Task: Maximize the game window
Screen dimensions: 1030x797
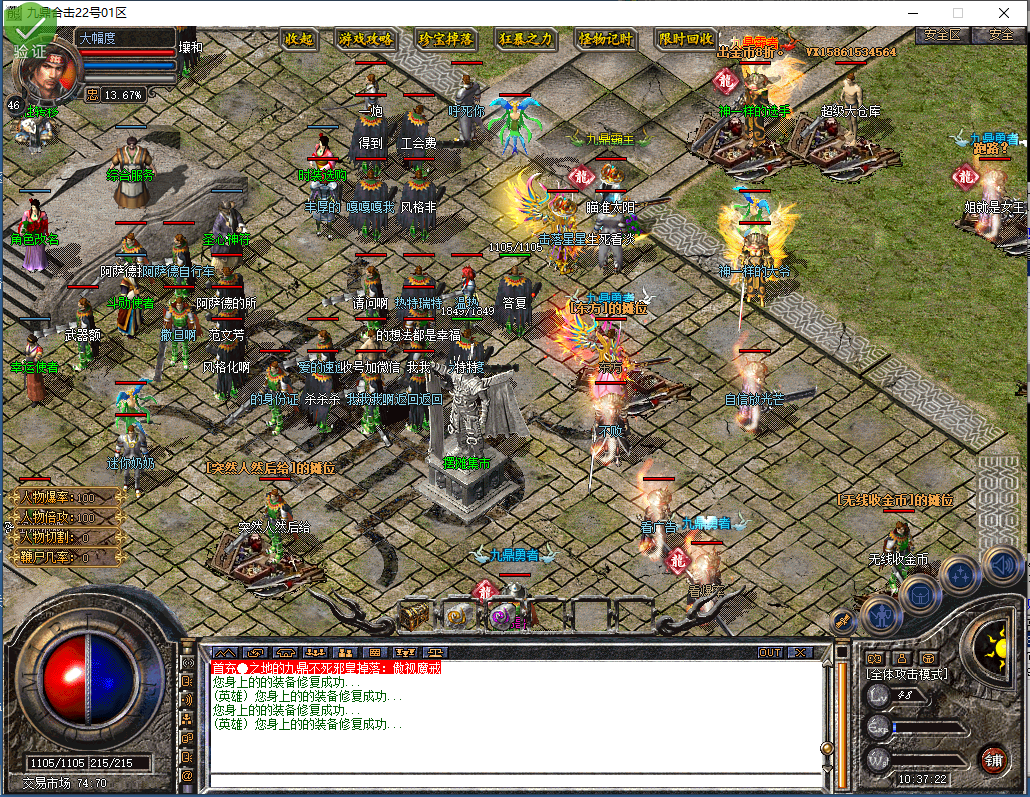Action: click(x=957, y=13)
